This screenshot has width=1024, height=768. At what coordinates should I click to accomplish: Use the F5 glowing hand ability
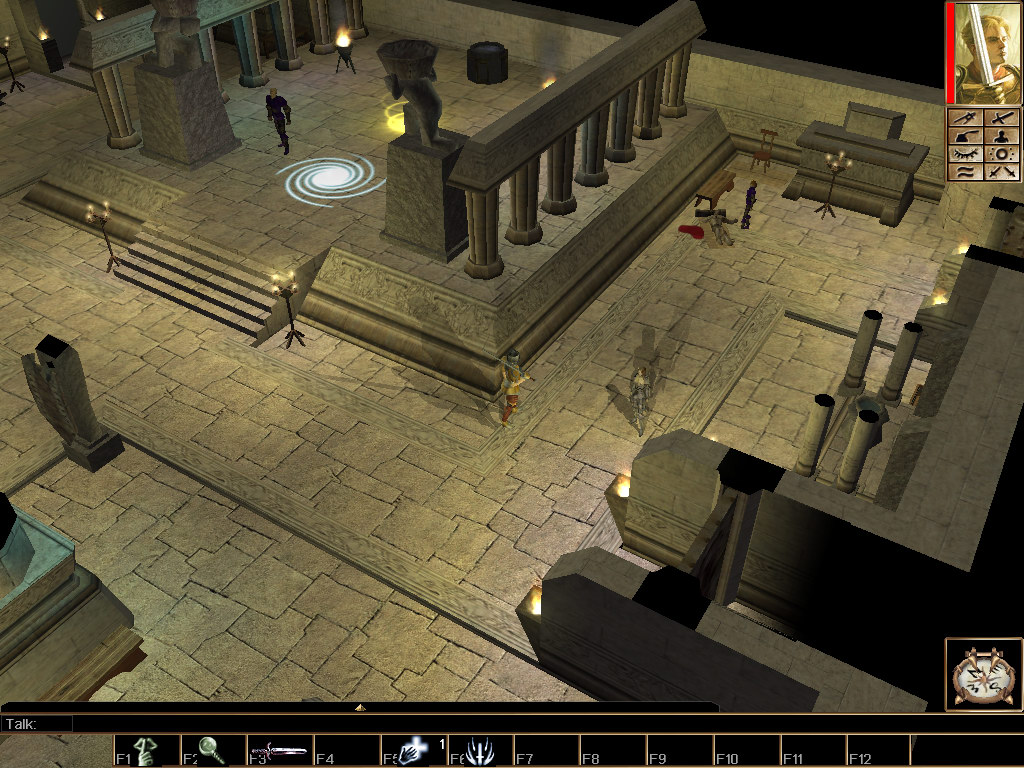[413, 751]
